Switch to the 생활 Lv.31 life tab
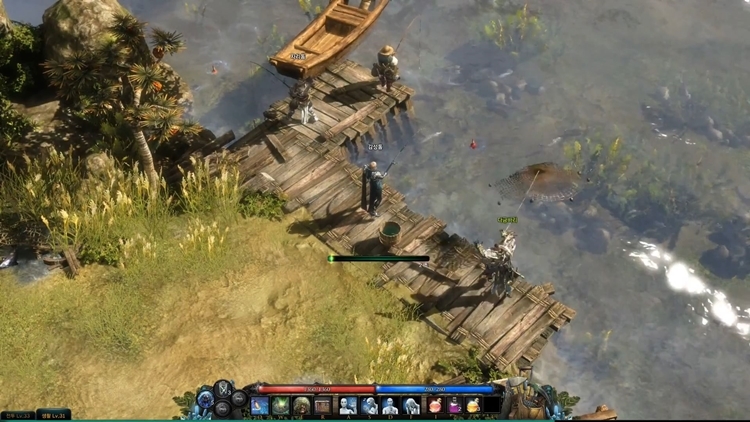The width and height of the screenshot is (750, 422). [x=53, y=414]
